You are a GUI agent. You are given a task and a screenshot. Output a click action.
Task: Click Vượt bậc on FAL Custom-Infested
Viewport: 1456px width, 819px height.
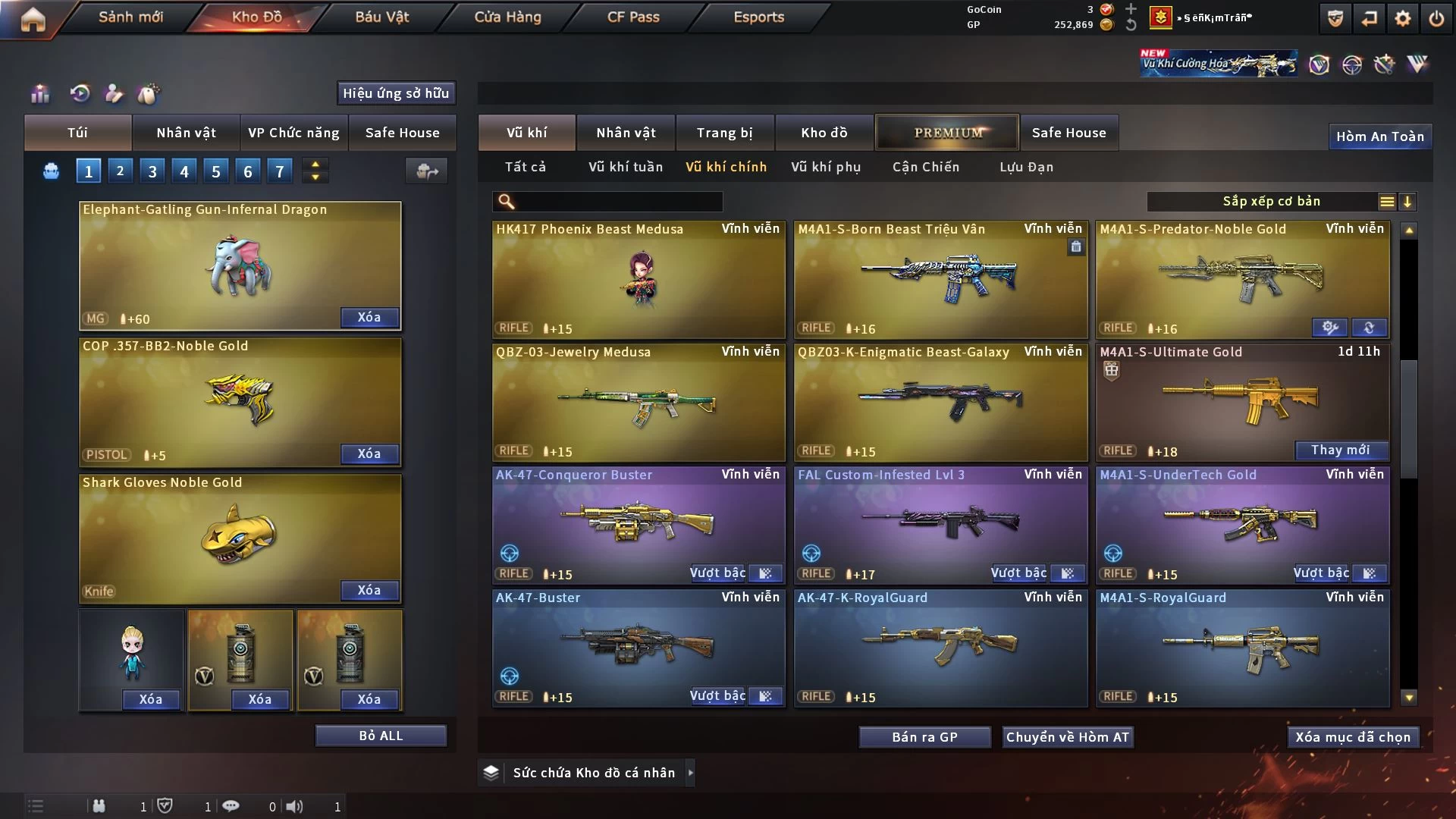[x=1018, y=573]
